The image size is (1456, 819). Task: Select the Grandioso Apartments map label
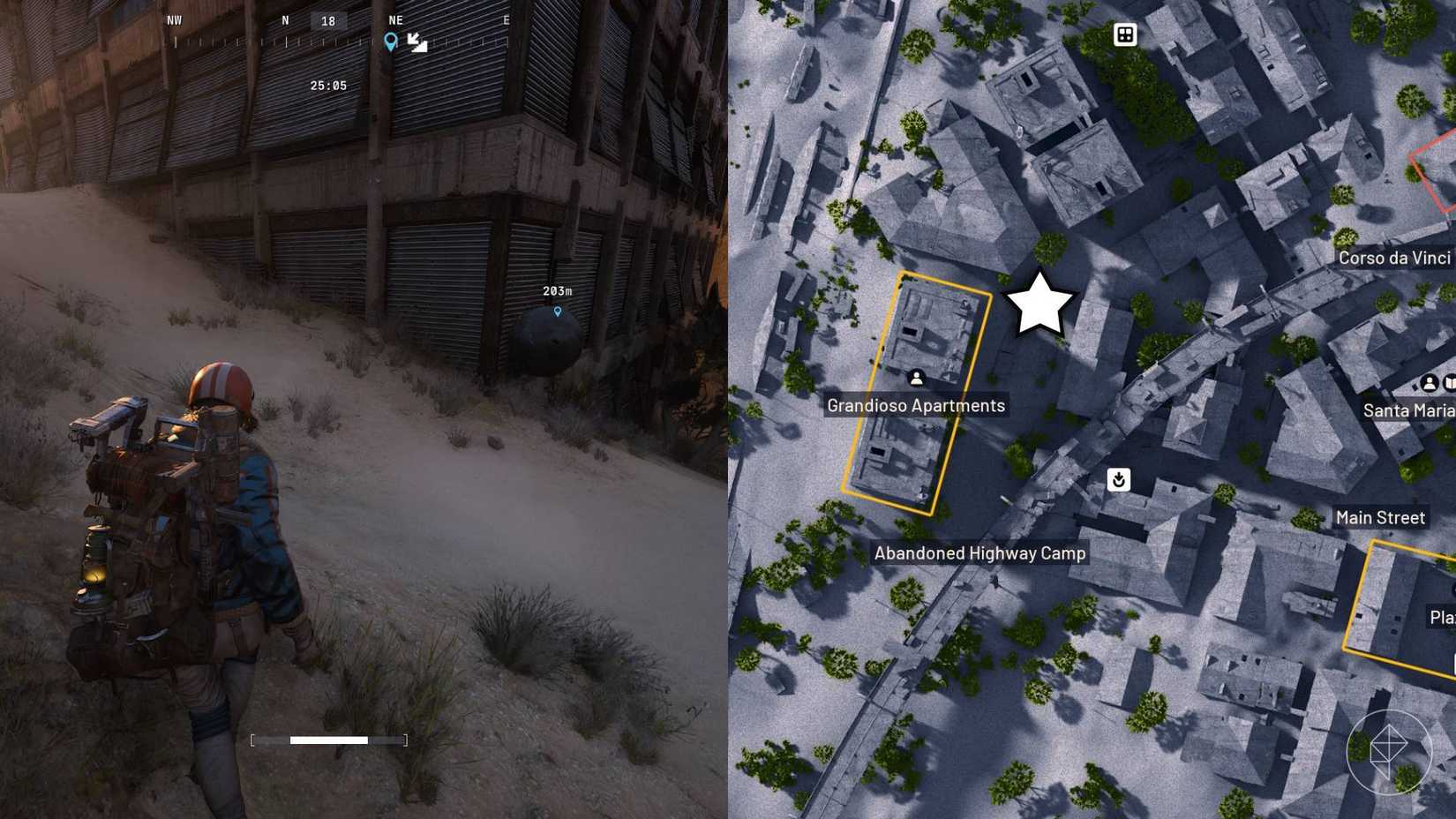(916, 405)
